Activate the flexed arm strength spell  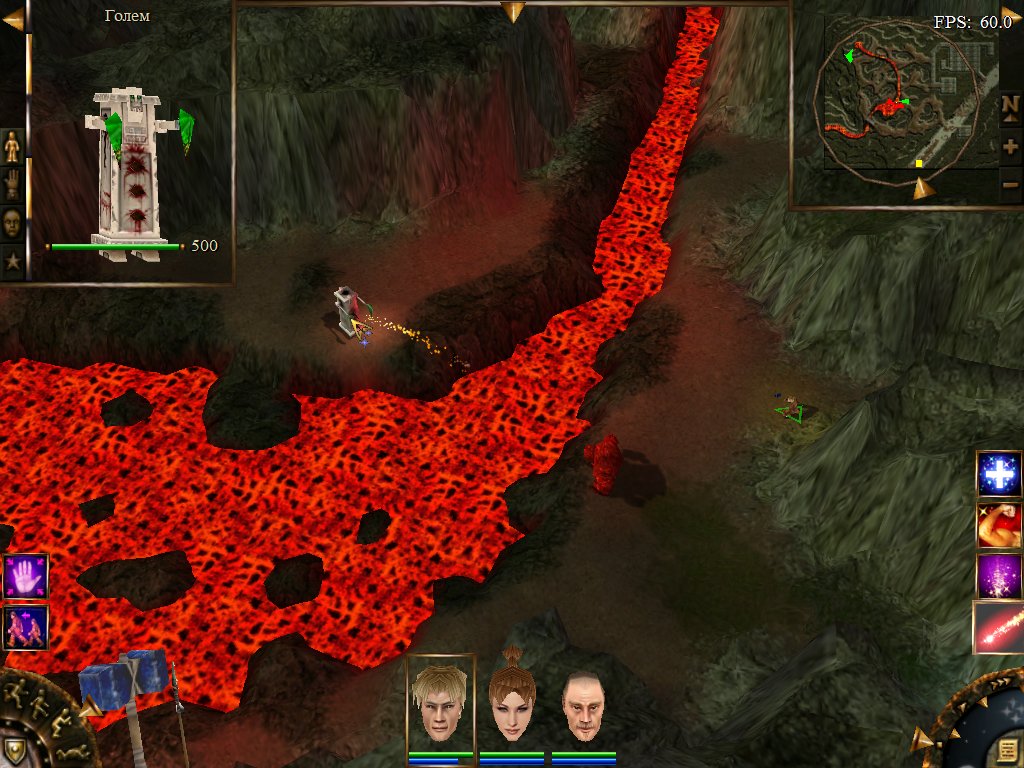999,525
